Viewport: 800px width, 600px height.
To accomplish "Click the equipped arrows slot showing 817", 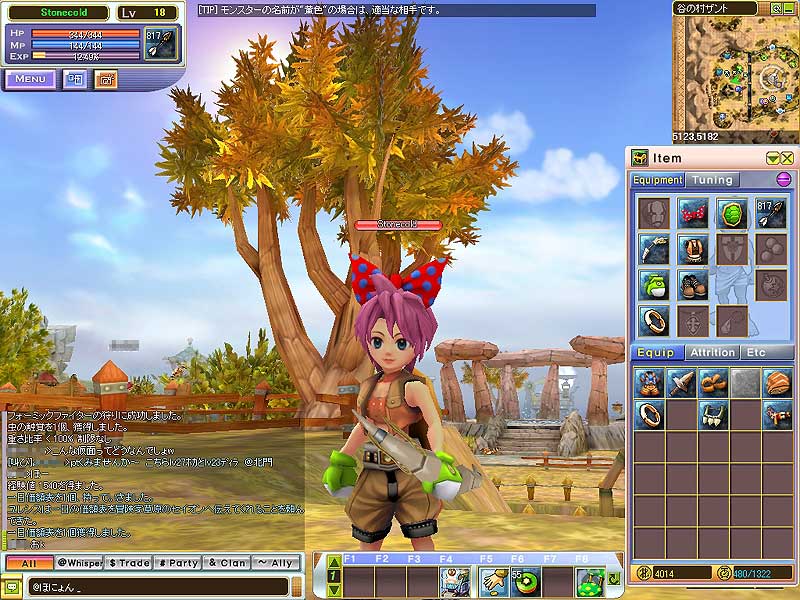I will pyautogui.click(x=771, y=213).
